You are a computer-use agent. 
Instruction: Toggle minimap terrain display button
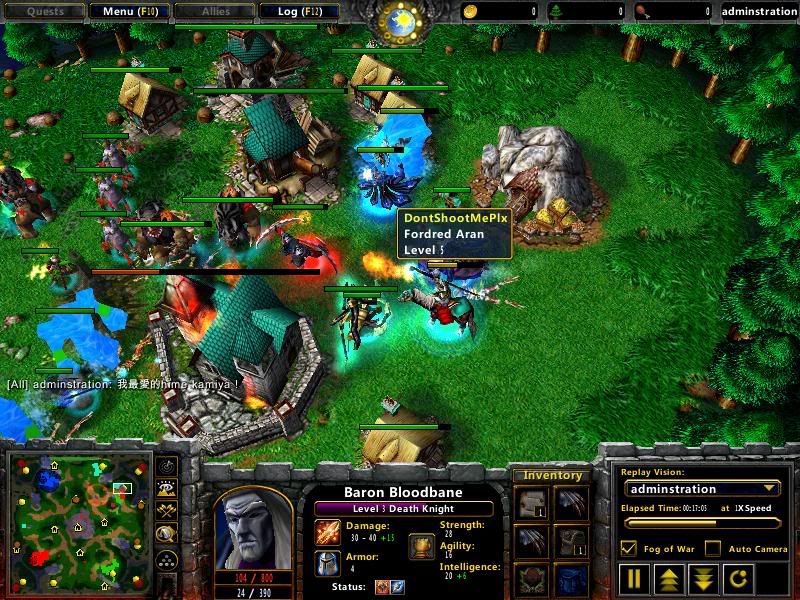click(167, 489)
